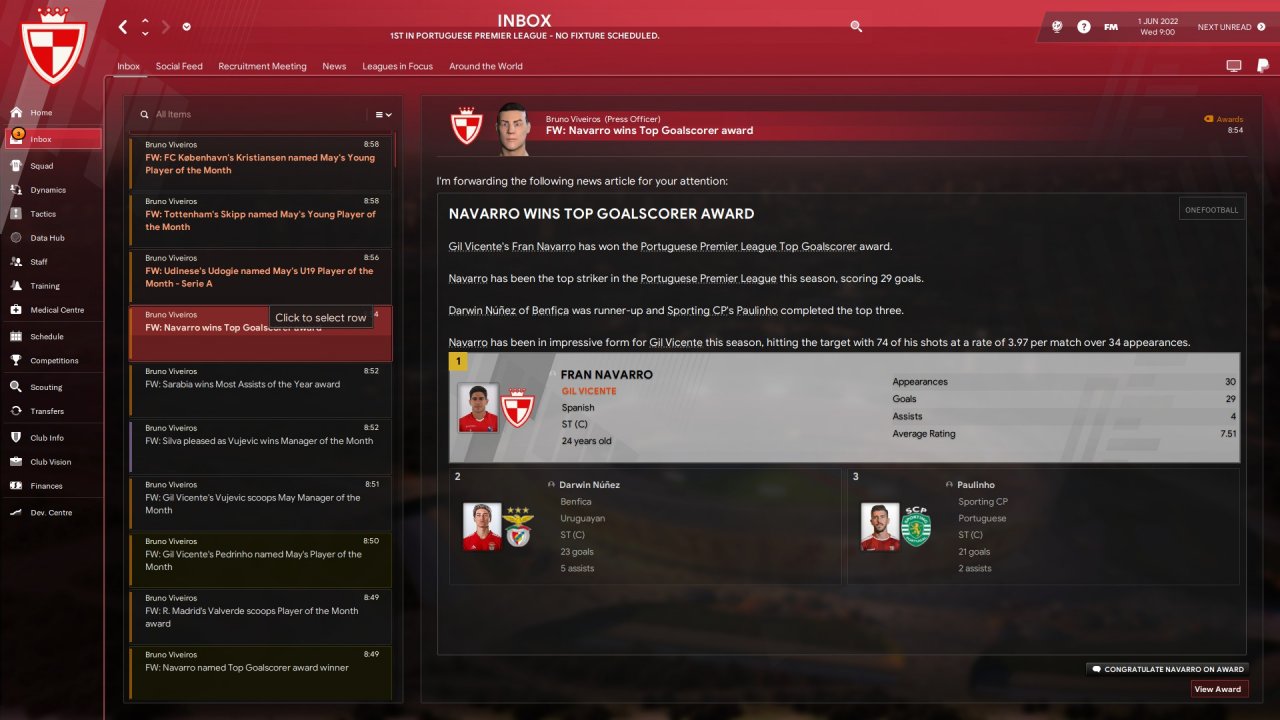Click the View Award button
The height and width of the screenshot is (720, 1280).
1219,689
